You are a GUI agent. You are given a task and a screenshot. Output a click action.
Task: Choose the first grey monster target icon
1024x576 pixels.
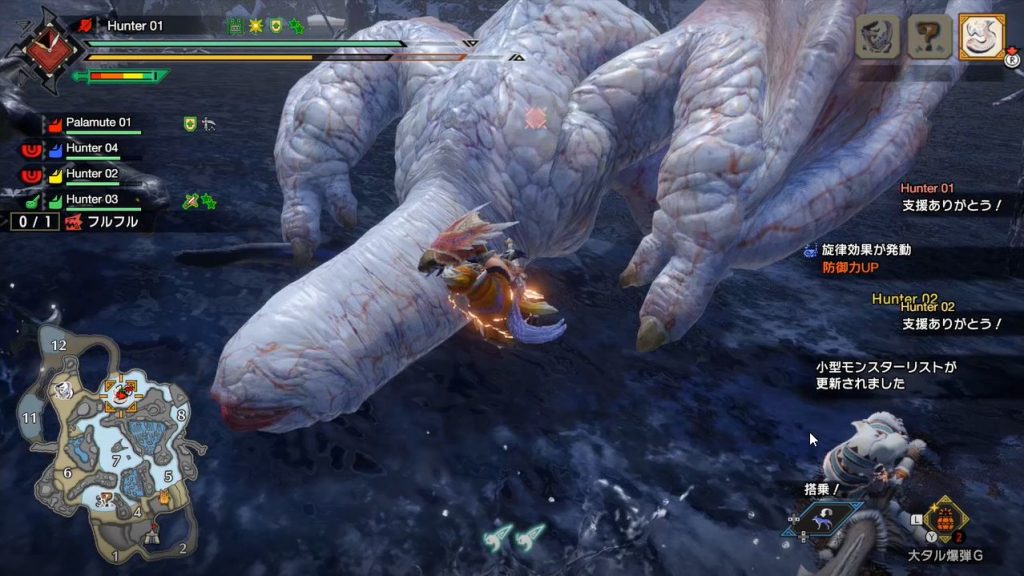(x=877, y=37)
